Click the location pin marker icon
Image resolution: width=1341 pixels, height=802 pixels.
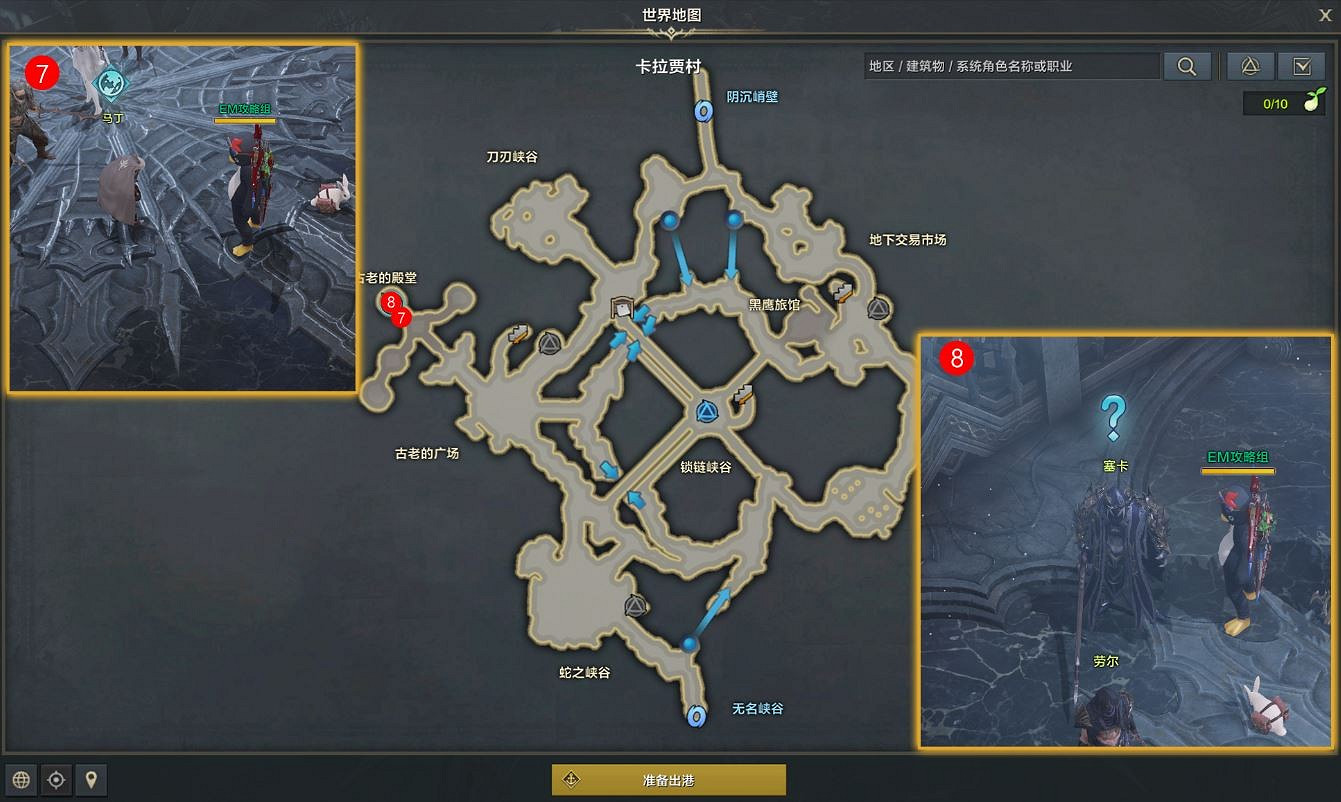91,780
